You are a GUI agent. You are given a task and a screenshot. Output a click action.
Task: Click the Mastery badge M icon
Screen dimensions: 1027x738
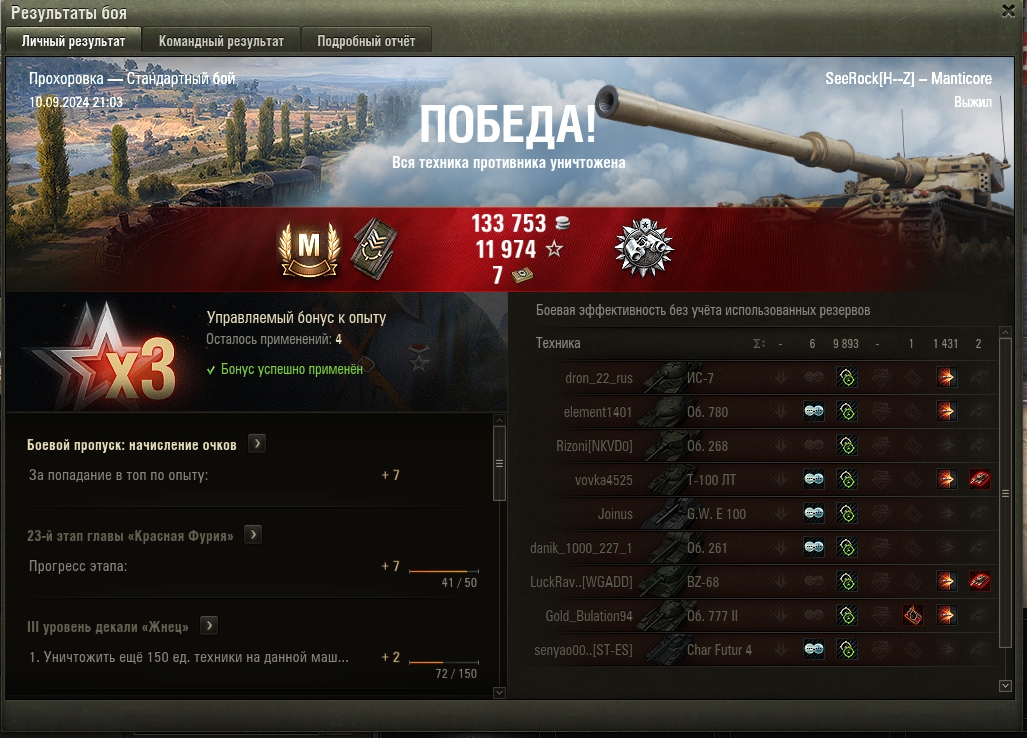[310, 247]
